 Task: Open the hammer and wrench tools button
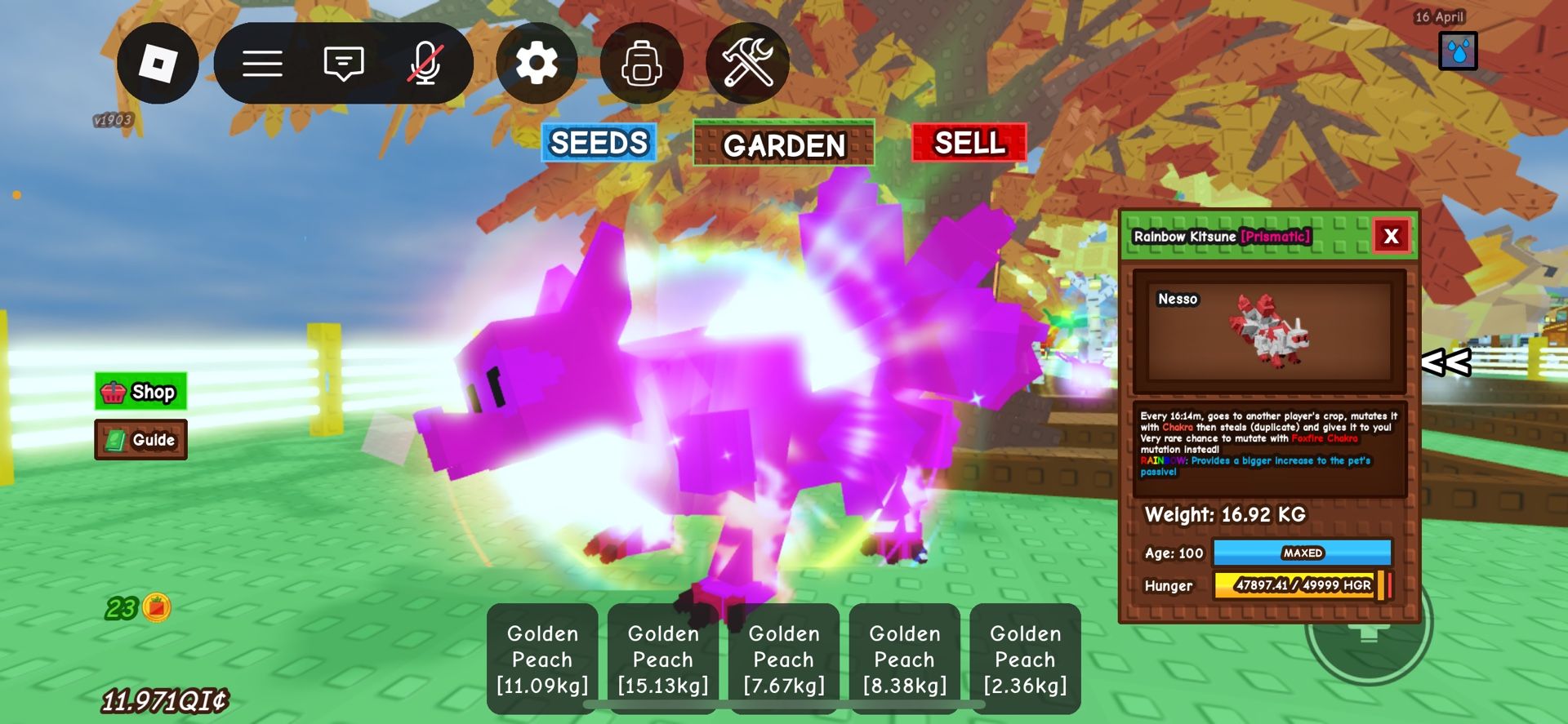[x=747, y=63]
